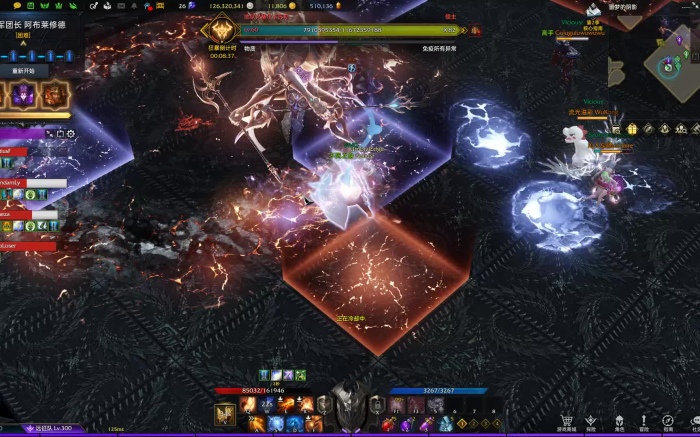
Task: Select the purple demon boss portrait
Action: [x=23, y=94]
